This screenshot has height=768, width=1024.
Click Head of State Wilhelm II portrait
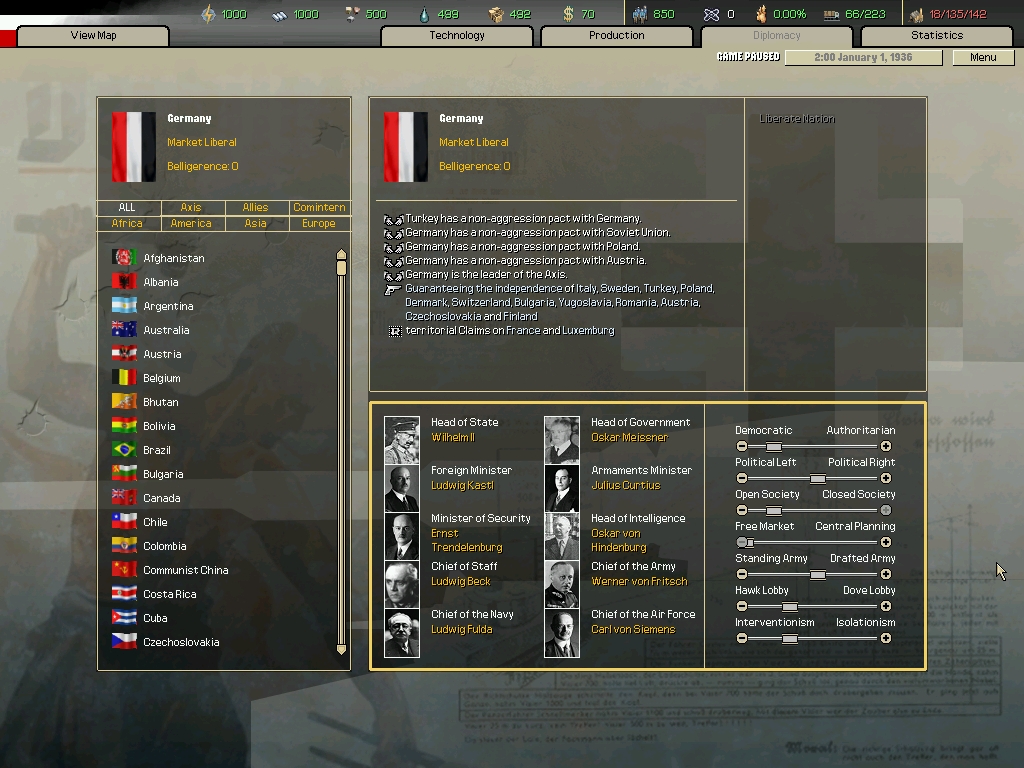click(x=402, y=440)
